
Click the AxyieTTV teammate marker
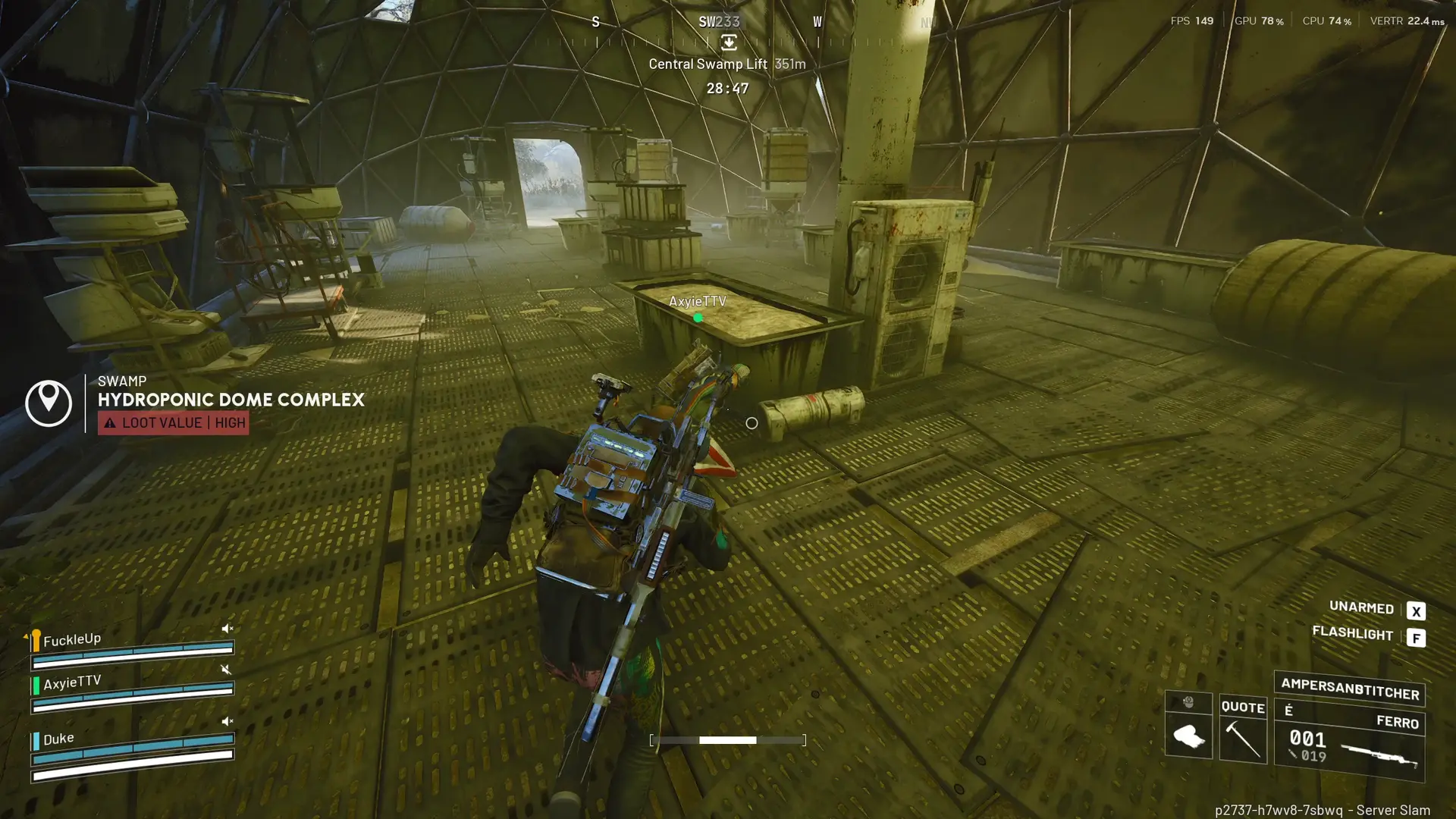coord(698,318)
